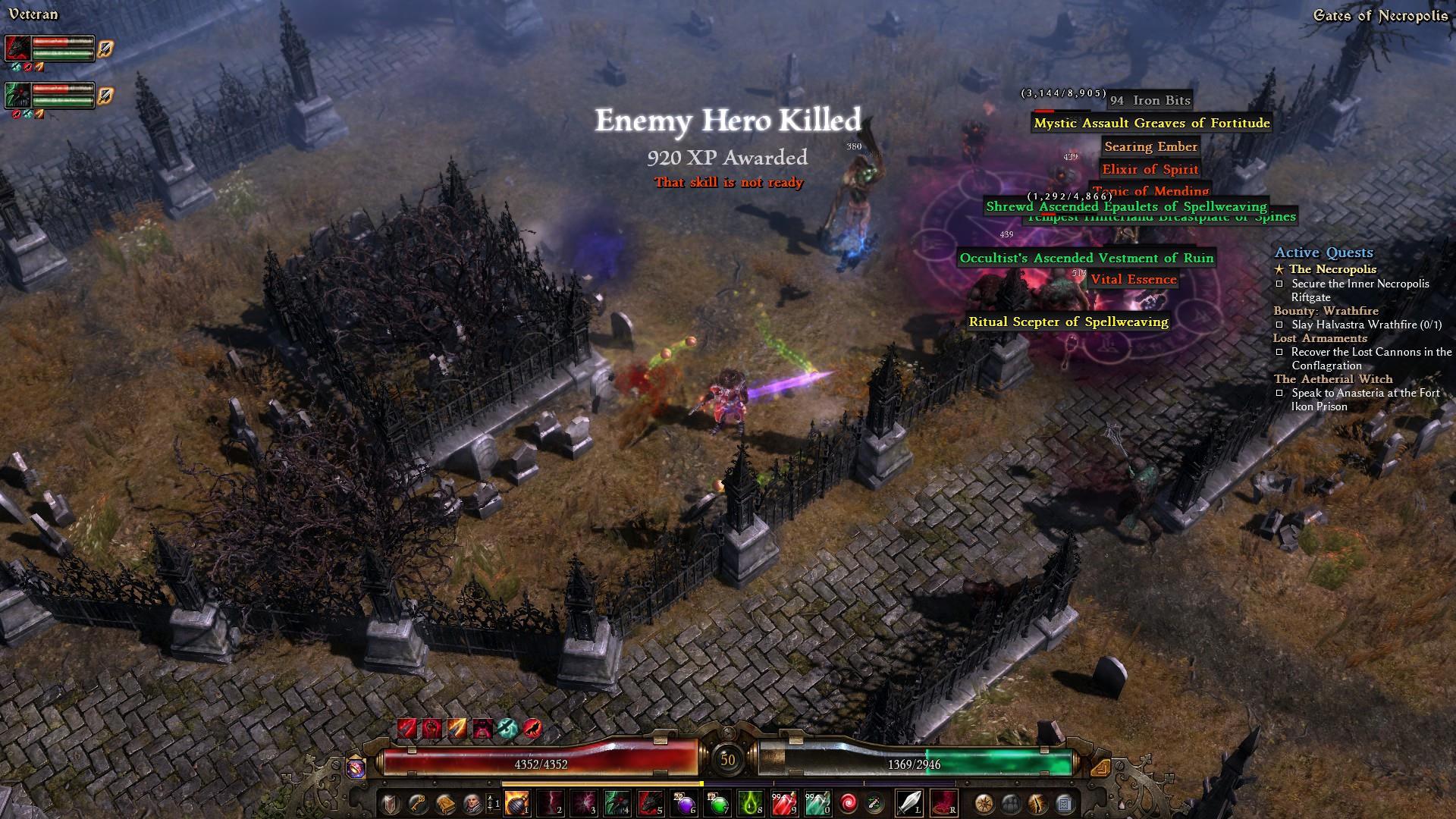The height and width of the screenshot is (819, 1456).
Task: Use the green raven skill in slot 4
Action: coord(617,803)
